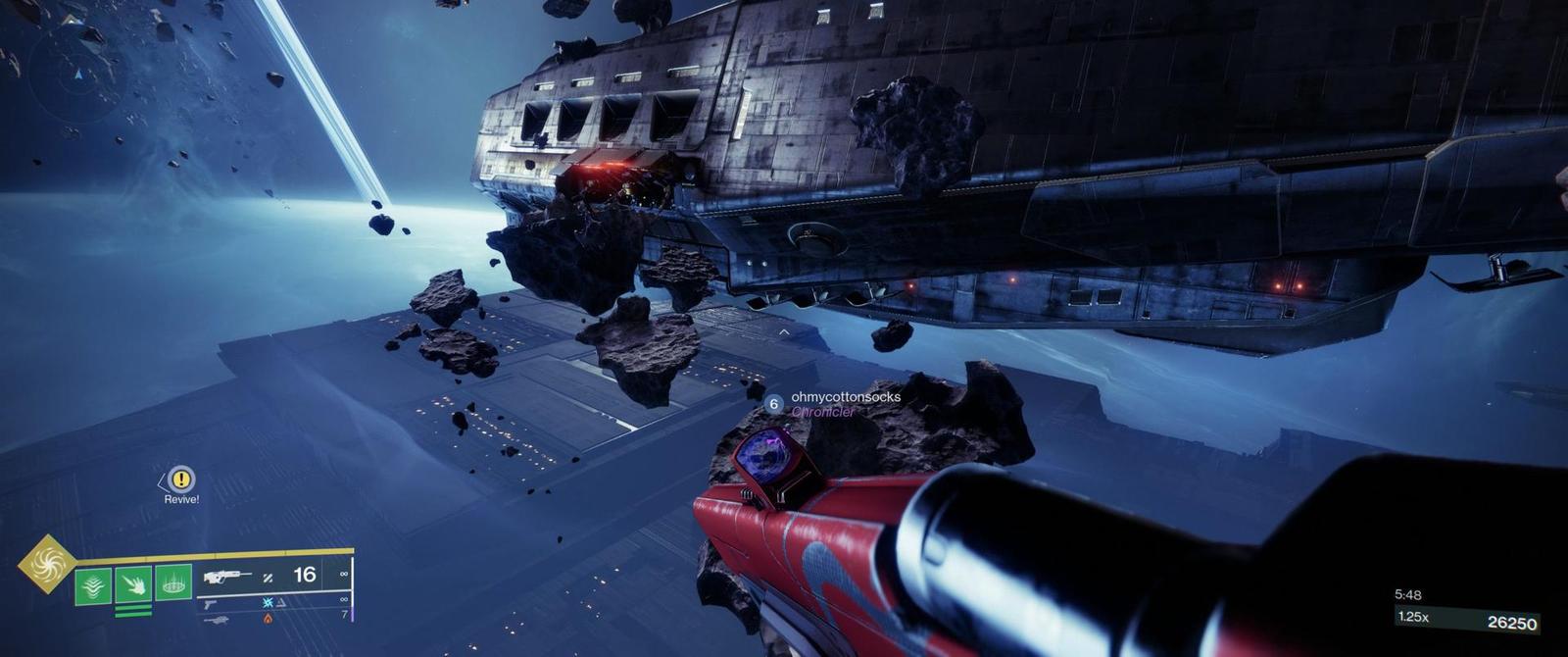Use the flaming fist melee ability
This screenshot has width=1568, height=657.
[x=133, y=584]
